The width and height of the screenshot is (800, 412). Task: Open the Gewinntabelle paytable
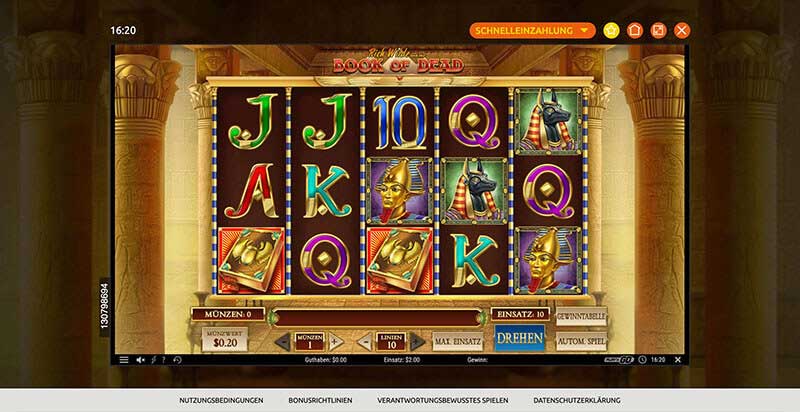pyautogui.click(x=581, y=316)
